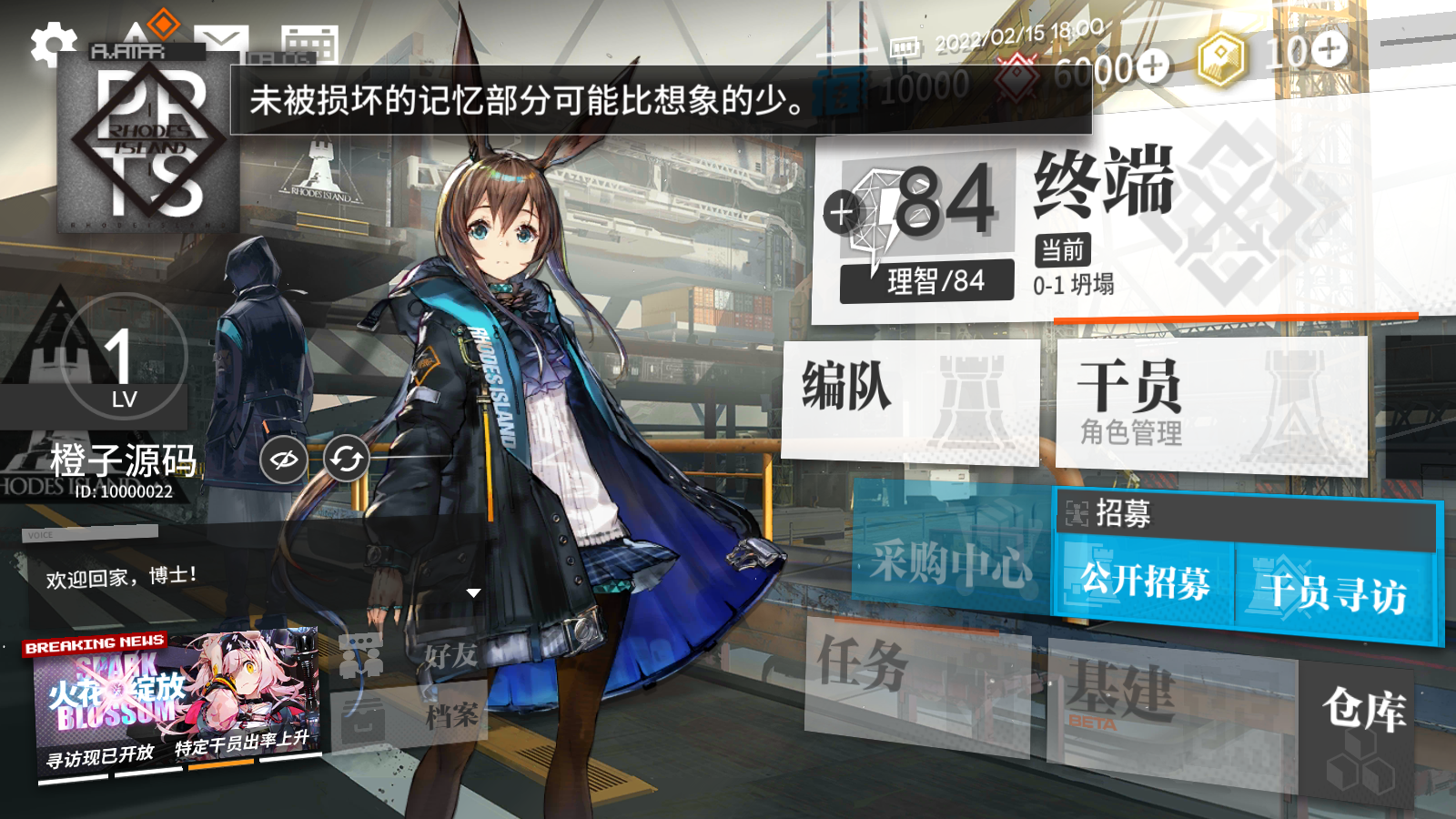Add sanity with the plus next to 84
1456x819 pixels.
point(841,212)
